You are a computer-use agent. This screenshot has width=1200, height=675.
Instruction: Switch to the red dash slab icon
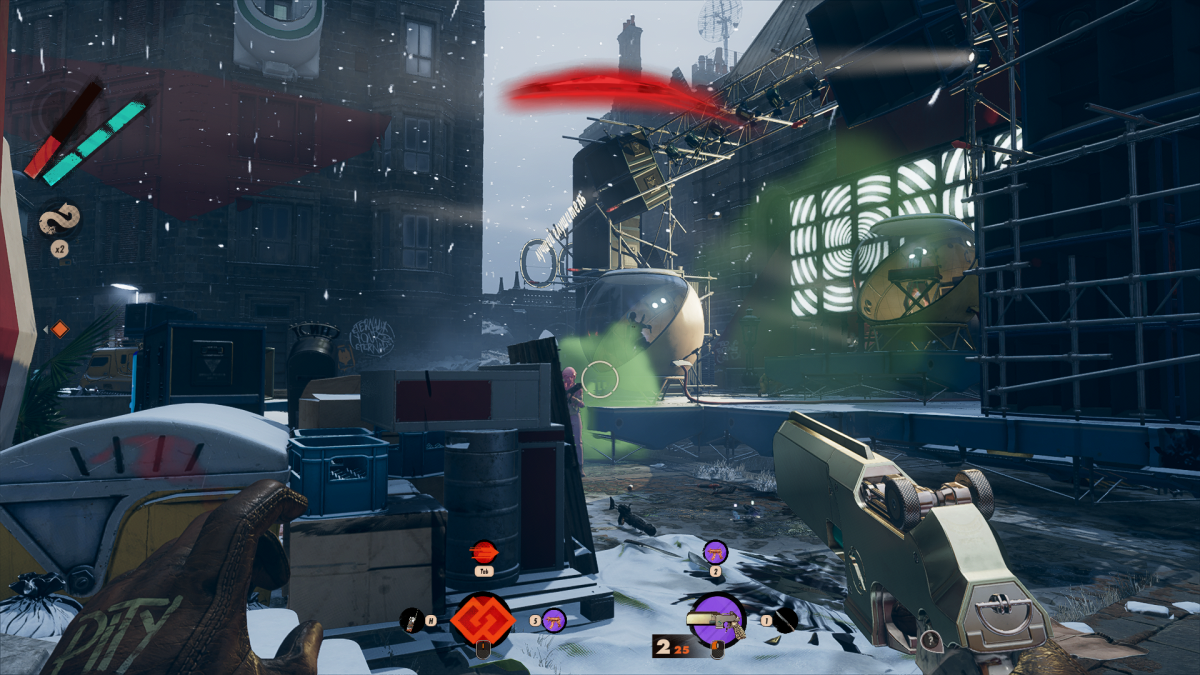[483, 551]
